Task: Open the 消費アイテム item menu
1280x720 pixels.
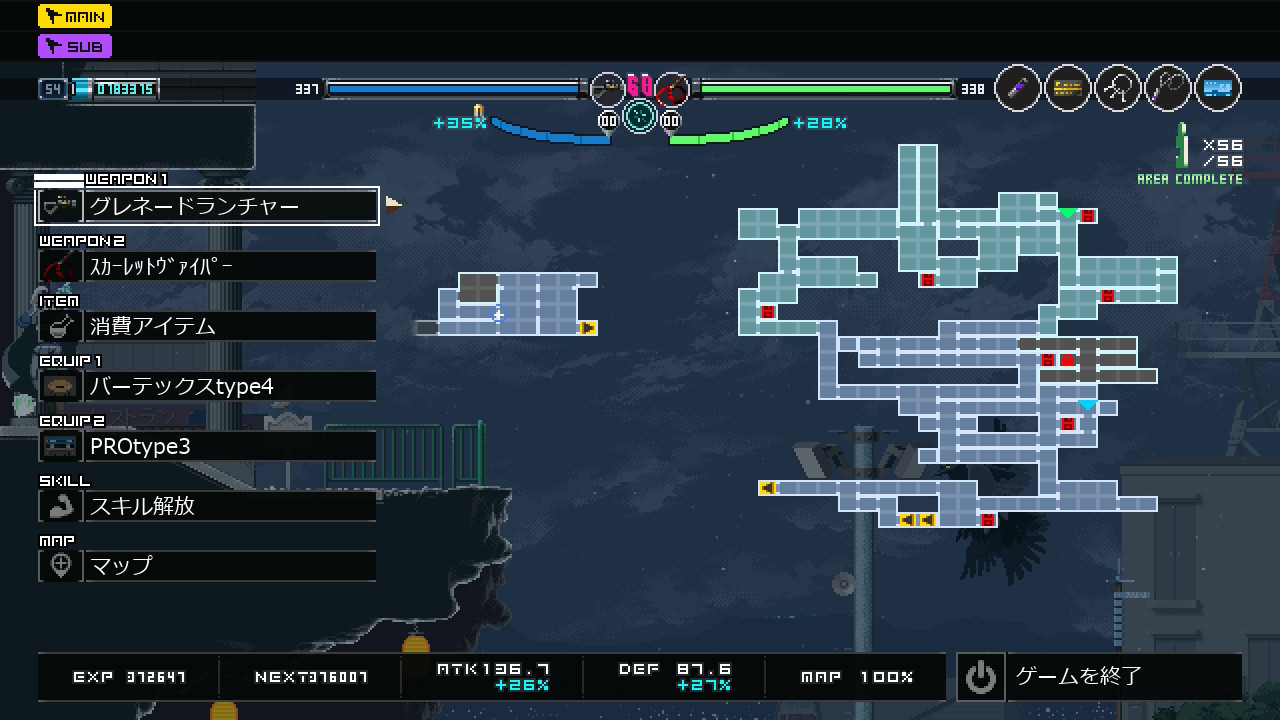Action: (207, 326)
